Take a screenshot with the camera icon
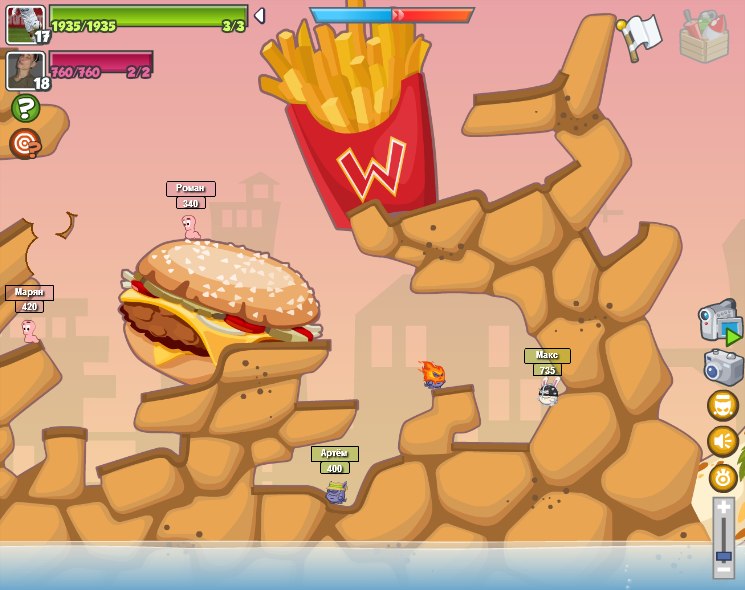The width and height of the screenshot is (745, 590). (x=723, y=367)
